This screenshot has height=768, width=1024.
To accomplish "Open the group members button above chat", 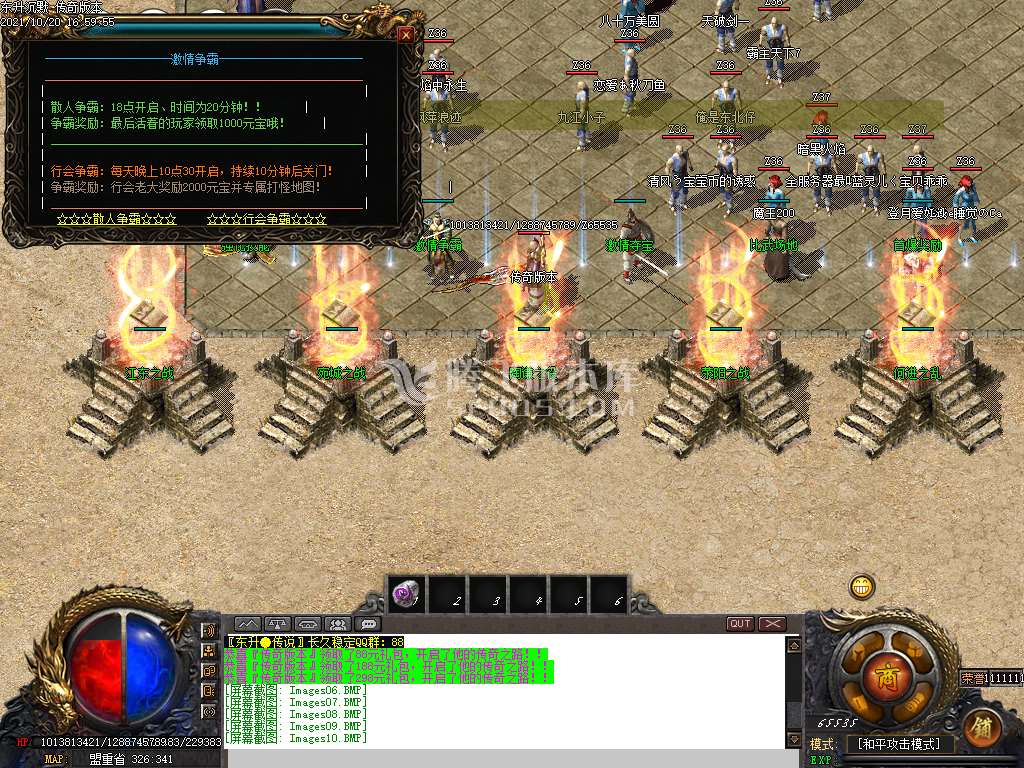I will (340, 624).
